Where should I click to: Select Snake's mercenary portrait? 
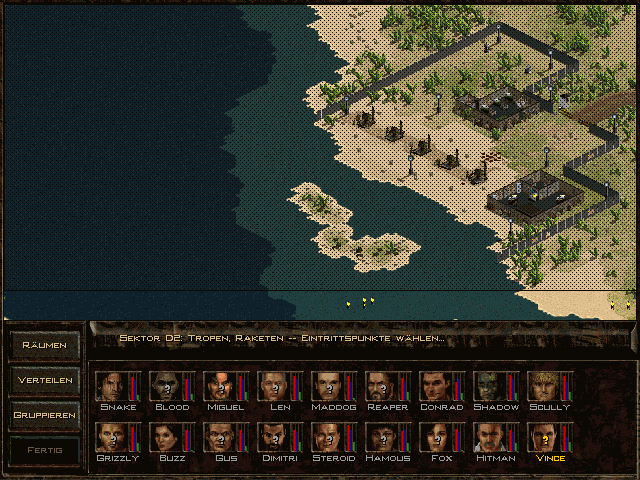point(112,386)
